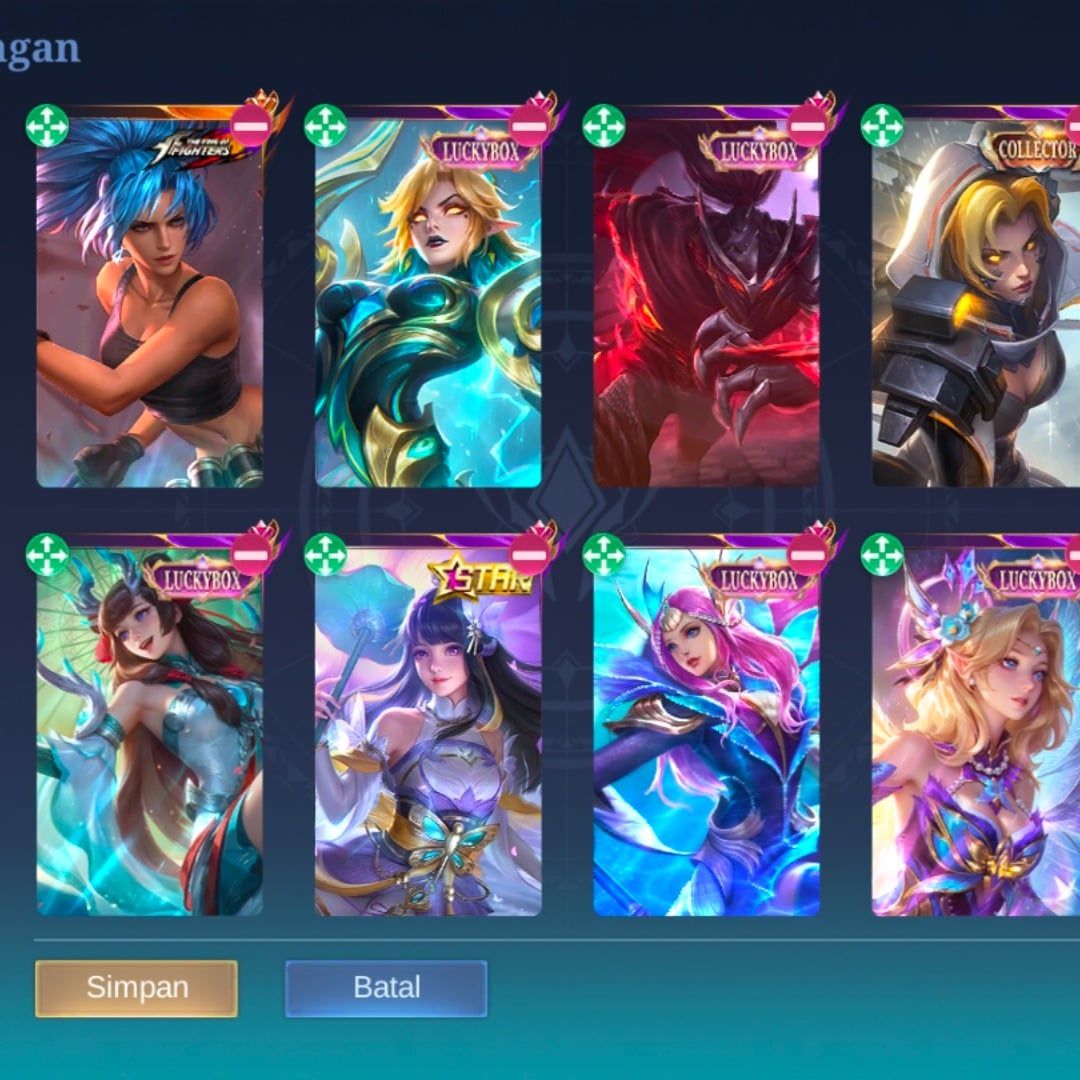Choose the teal-armored blonde Luckybox skin card
Image resolution: width=1080 pixels, height=1080 pixels.
tap(428, 310)
